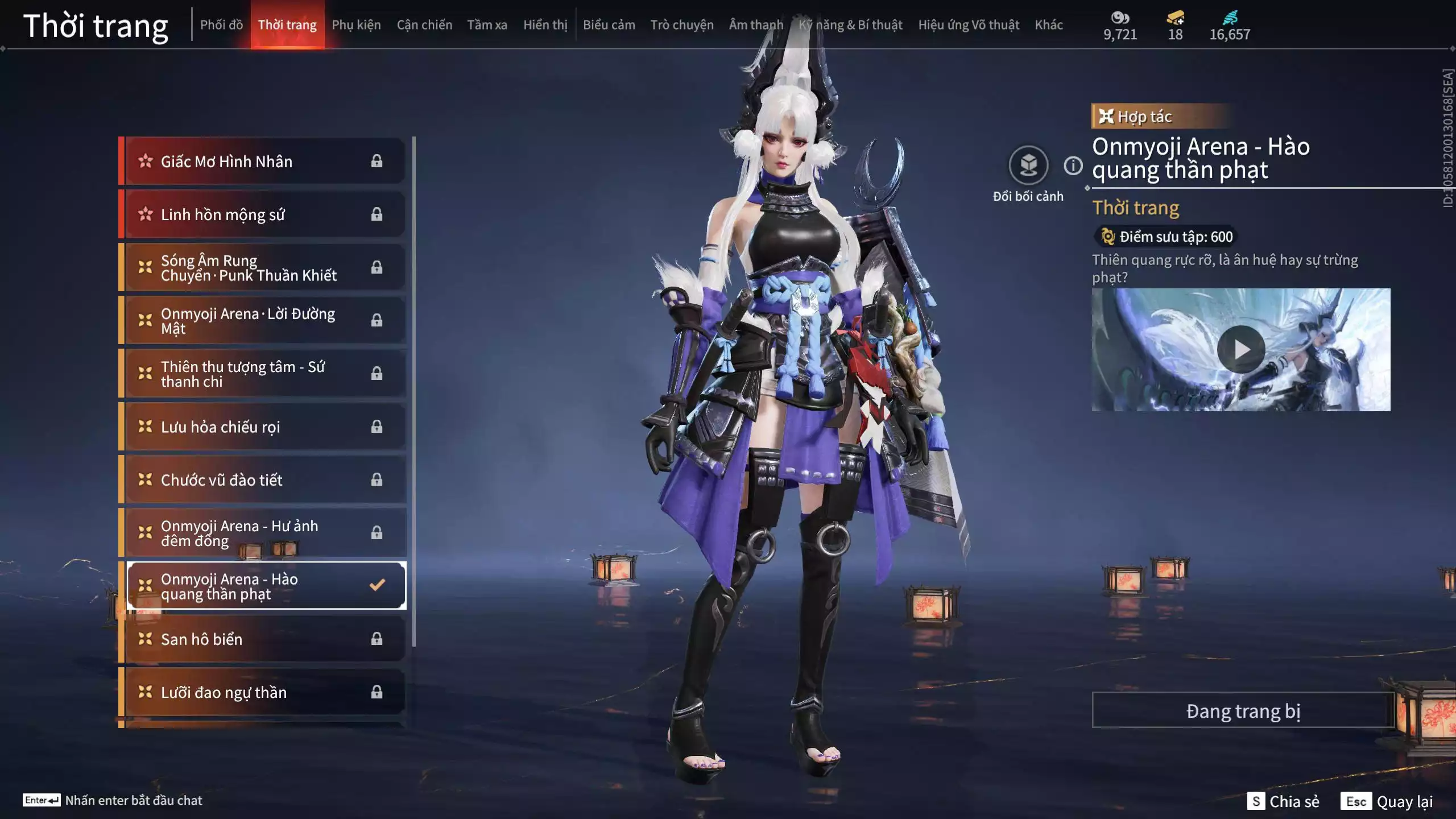The image size is (1456, 819).
Task: Open Hiệu ứng Võ thuật tab
Action: click(968, 25)
